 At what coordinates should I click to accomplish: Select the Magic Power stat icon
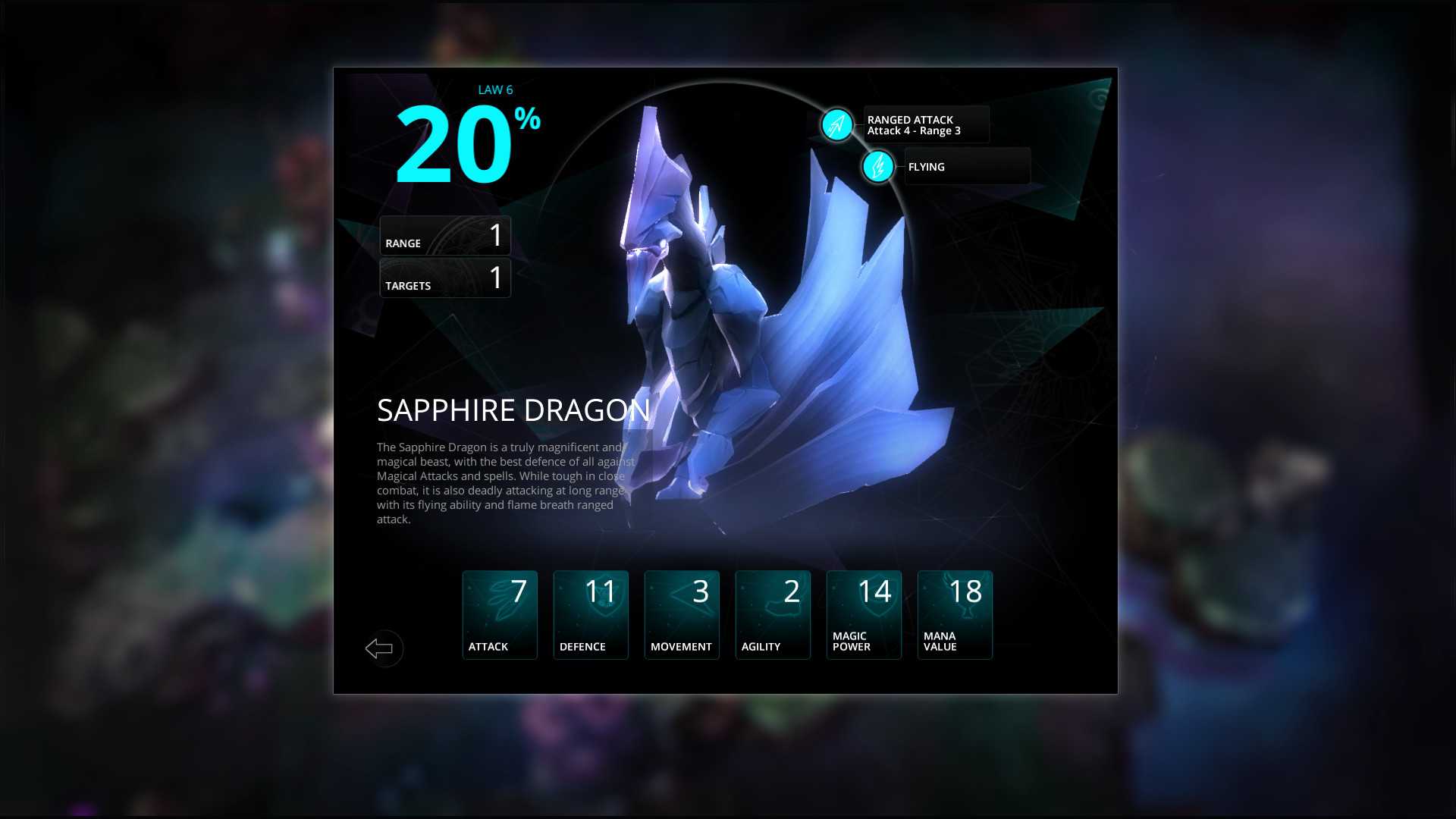point(863,614)
